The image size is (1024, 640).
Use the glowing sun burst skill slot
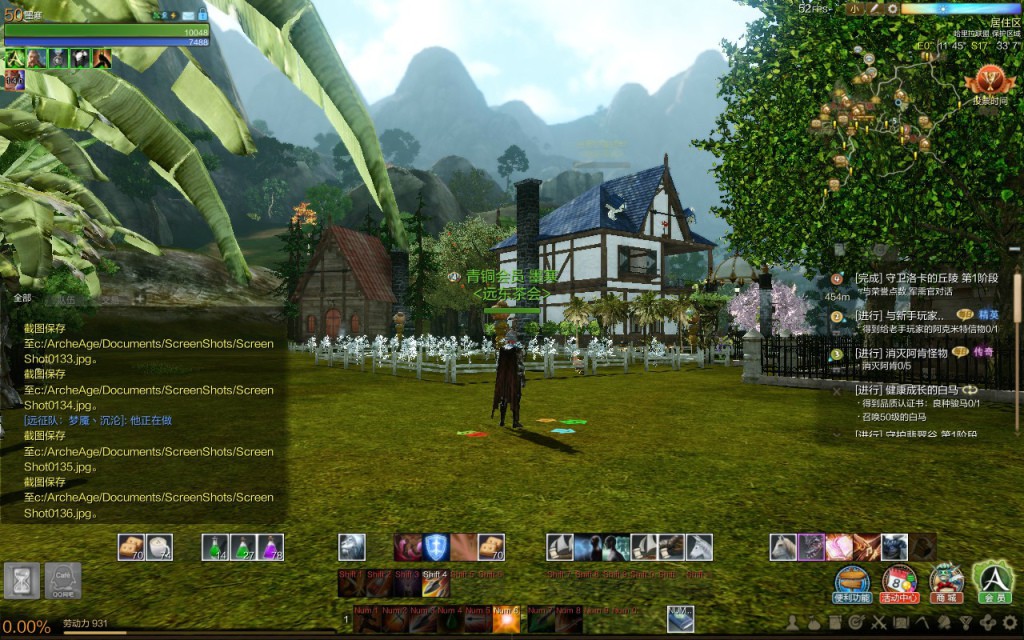(506, 620)
